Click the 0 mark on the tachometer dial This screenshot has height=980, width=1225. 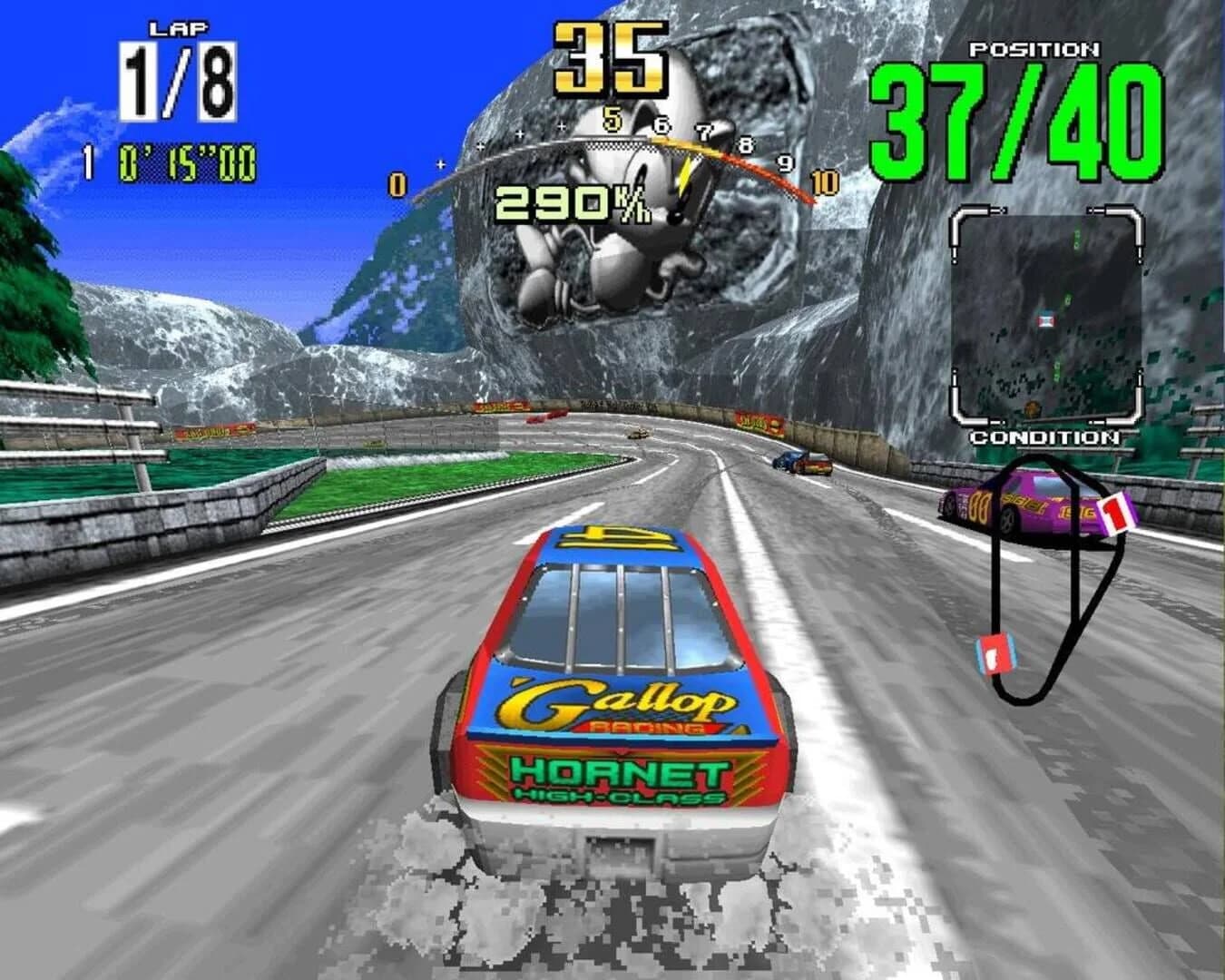click(395, 181)
